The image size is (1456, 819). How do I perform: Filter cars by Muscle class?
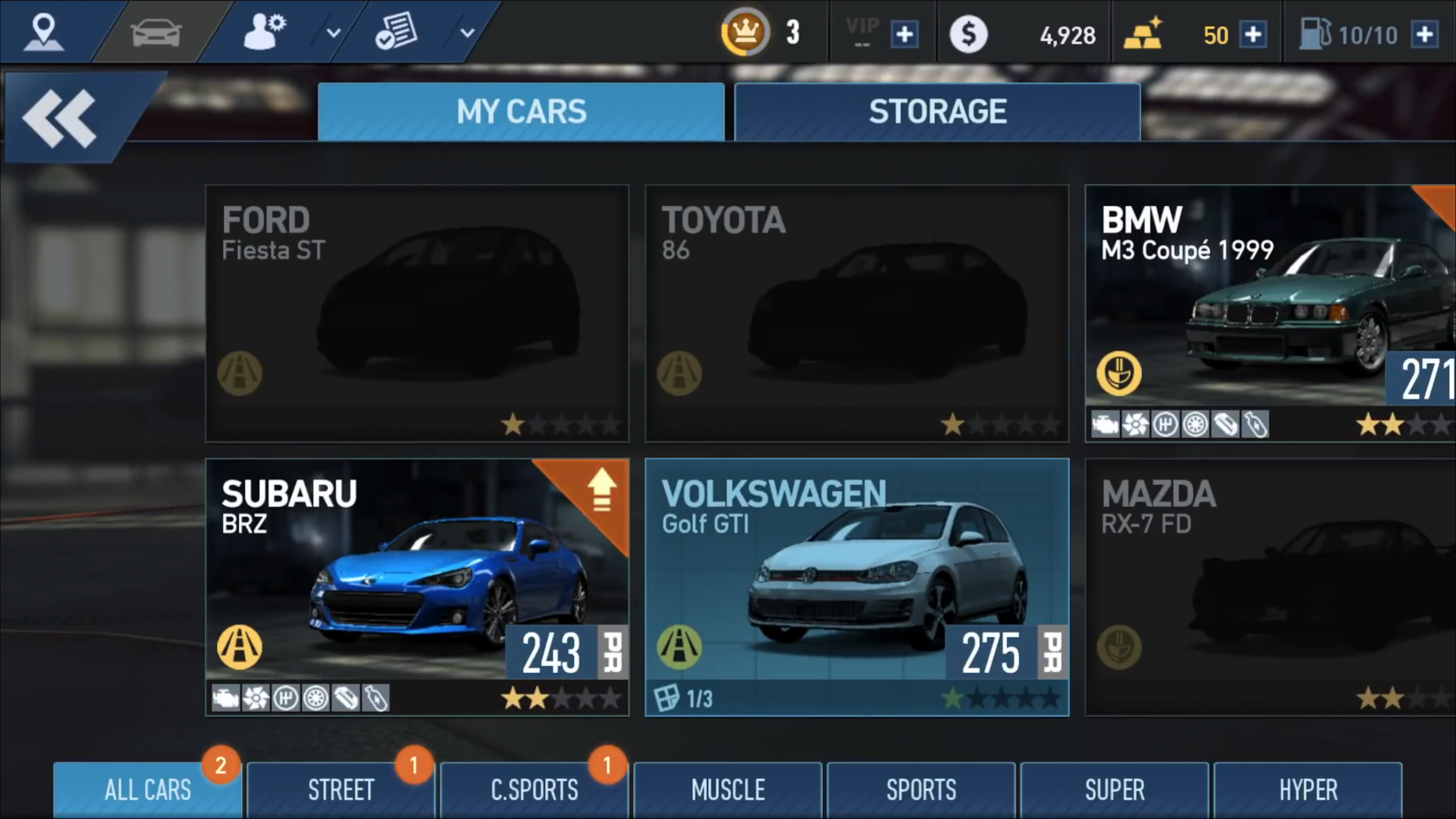point(728,789)
